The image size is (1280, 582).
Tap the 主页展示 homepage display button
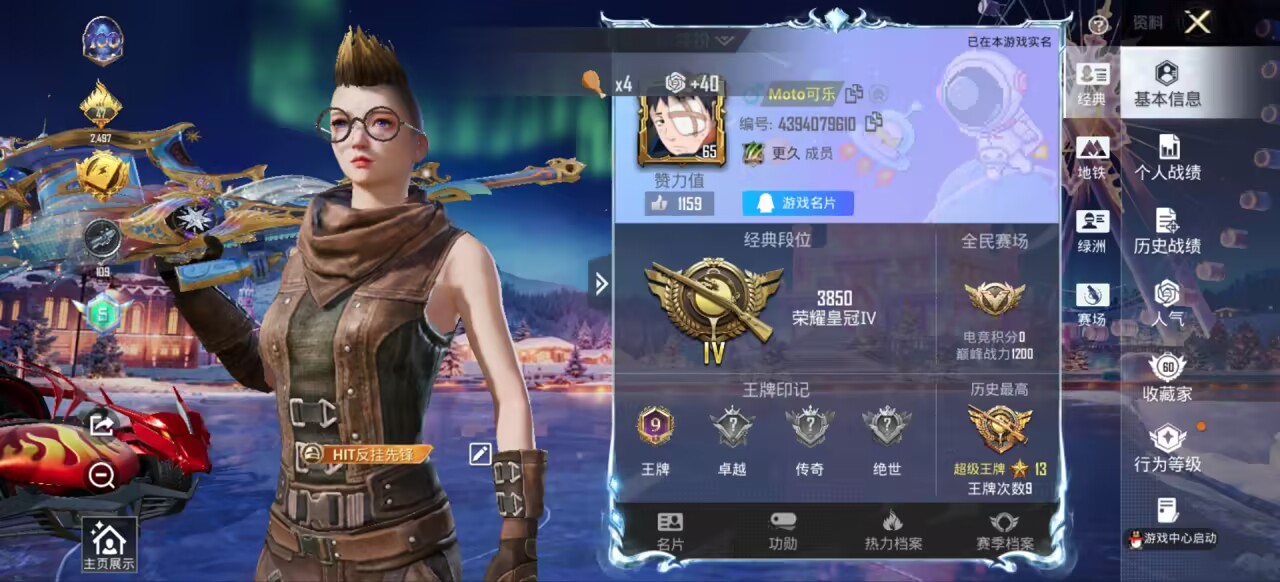pyautogui.click(x=108, y=545)
